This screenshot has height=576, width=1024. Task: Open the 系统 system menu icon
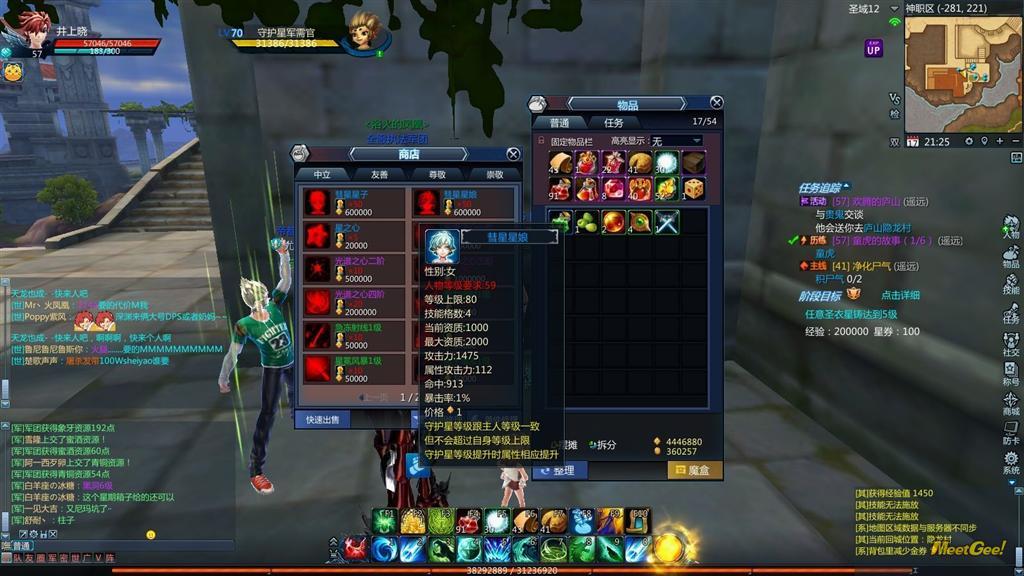tap(1011, 461)
